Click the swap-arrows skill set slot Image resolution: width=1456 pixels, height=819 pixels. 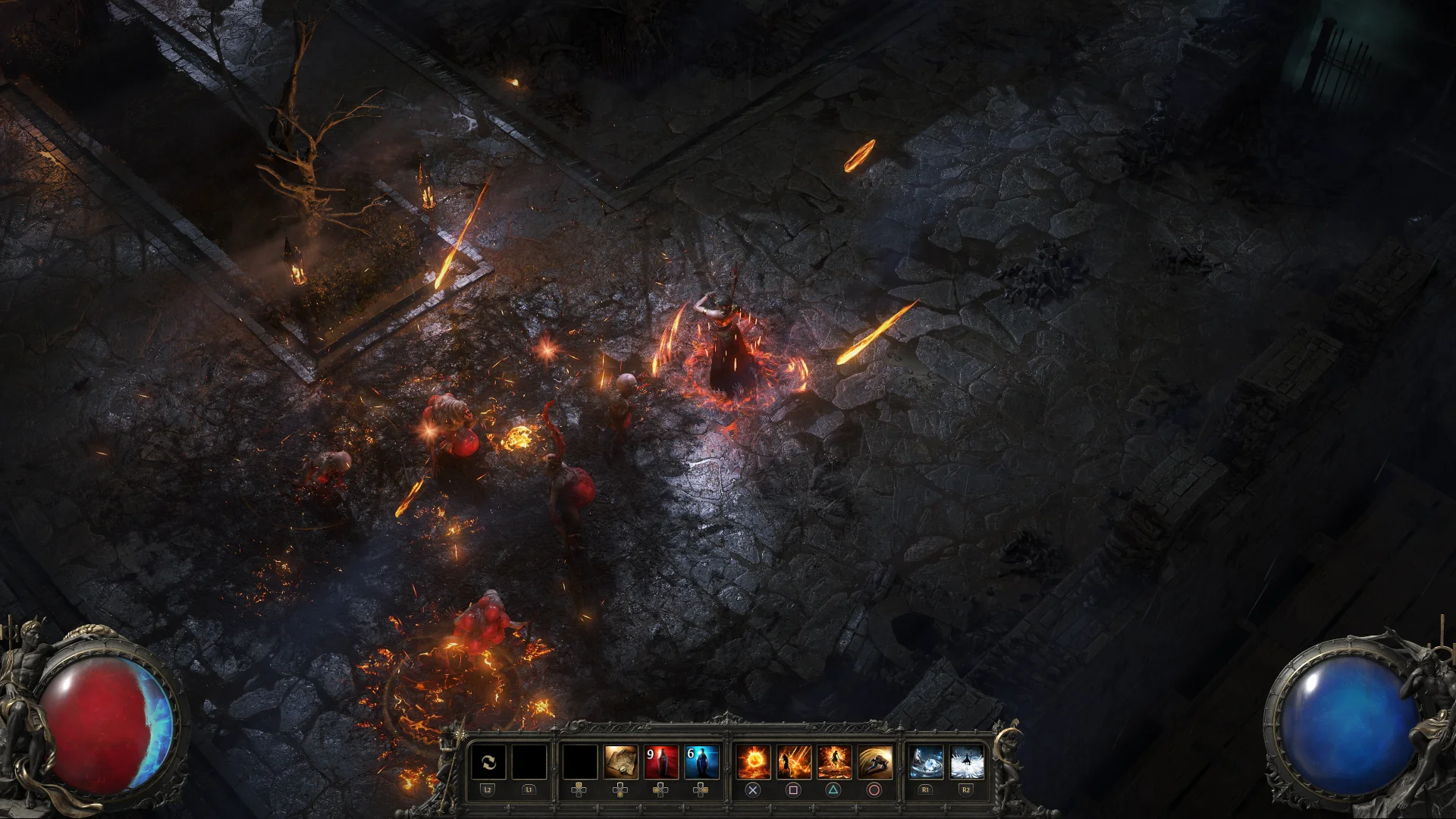coord(488,762)
